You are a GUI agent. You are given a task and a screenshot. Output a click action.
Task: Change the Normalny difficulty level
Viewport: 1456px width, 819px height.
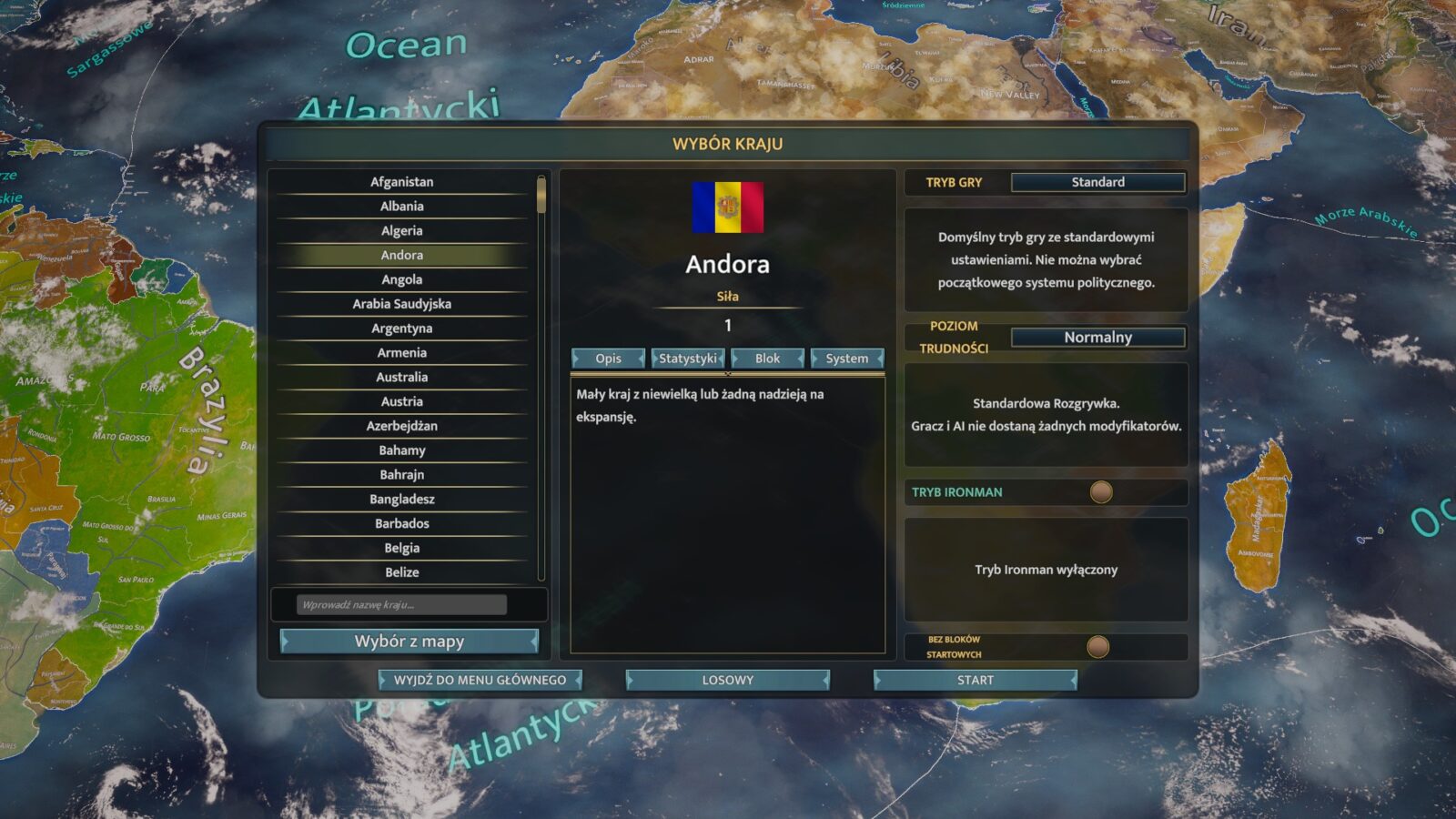1097,338
